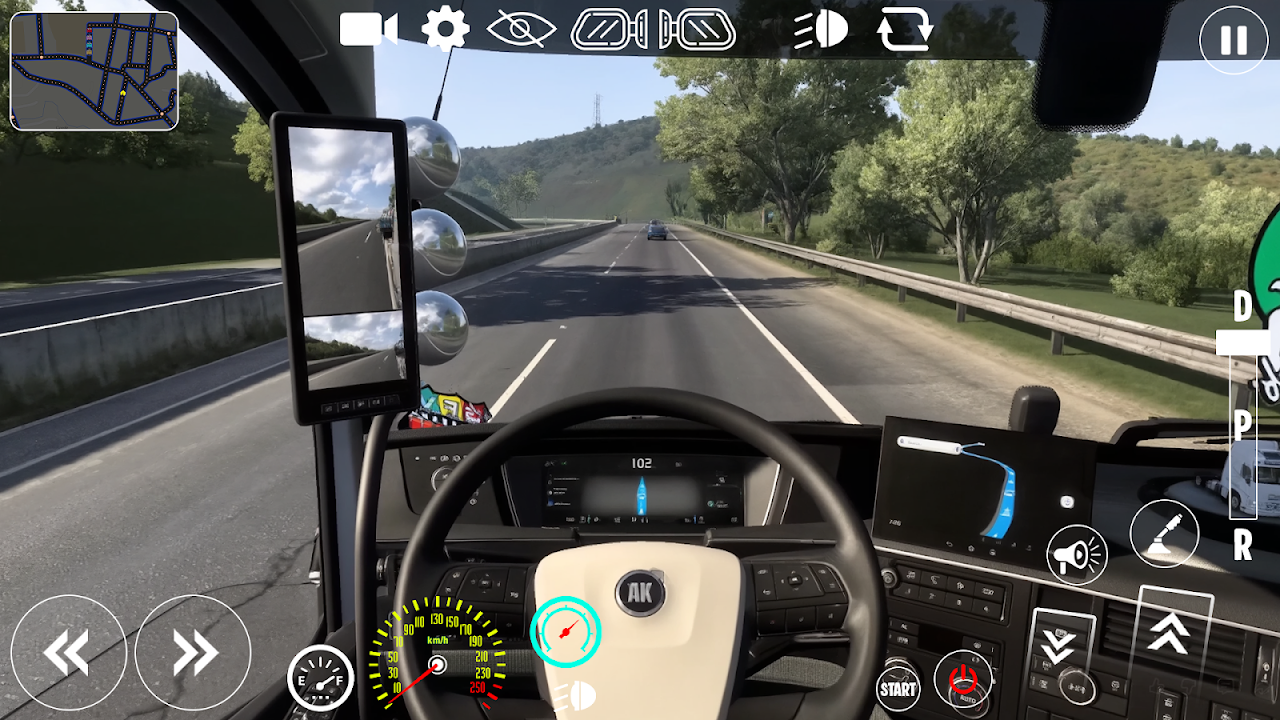Toggle the left side mirror icon

pos(608,29)
